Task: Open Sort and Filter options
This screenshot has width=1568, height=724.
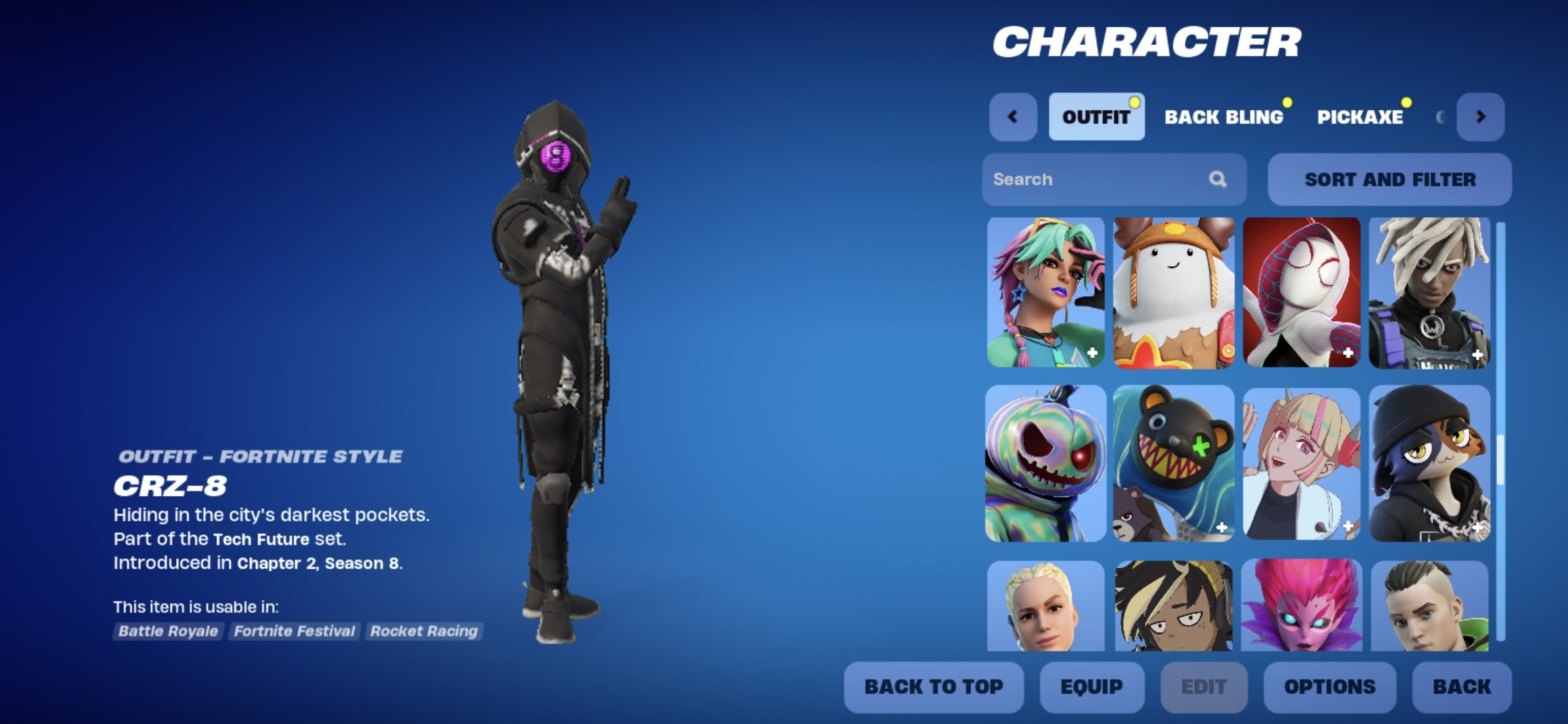Action: (1388, 179)
